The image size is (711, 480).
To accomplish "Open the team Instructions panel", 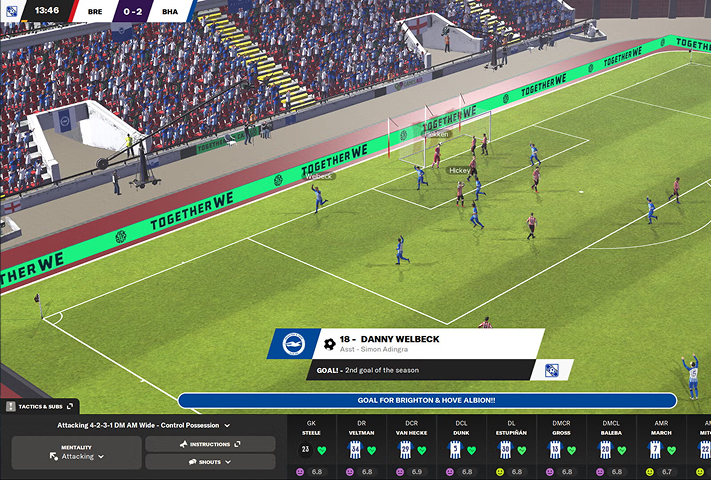I will [x=210, y=444].
